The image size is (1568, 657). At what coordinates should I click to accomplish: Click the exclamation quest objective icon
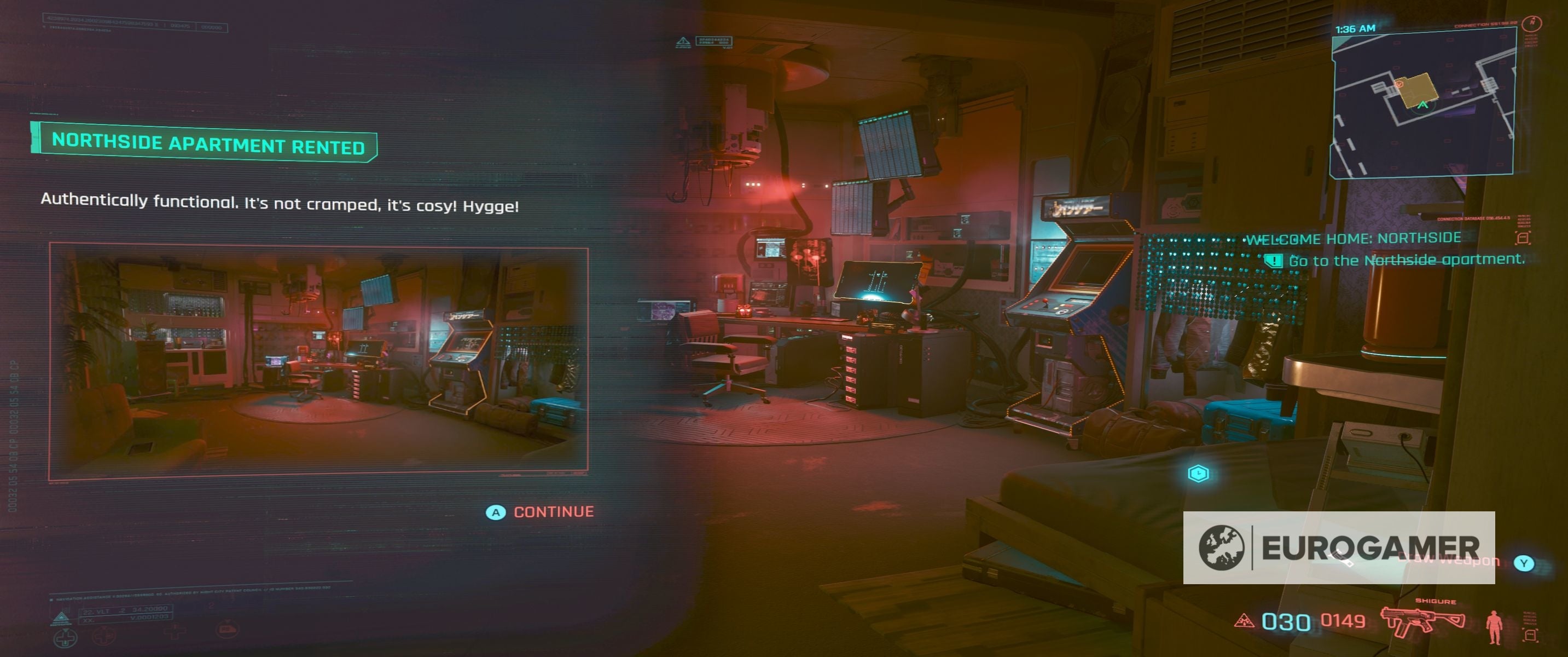pos(1274,262)
